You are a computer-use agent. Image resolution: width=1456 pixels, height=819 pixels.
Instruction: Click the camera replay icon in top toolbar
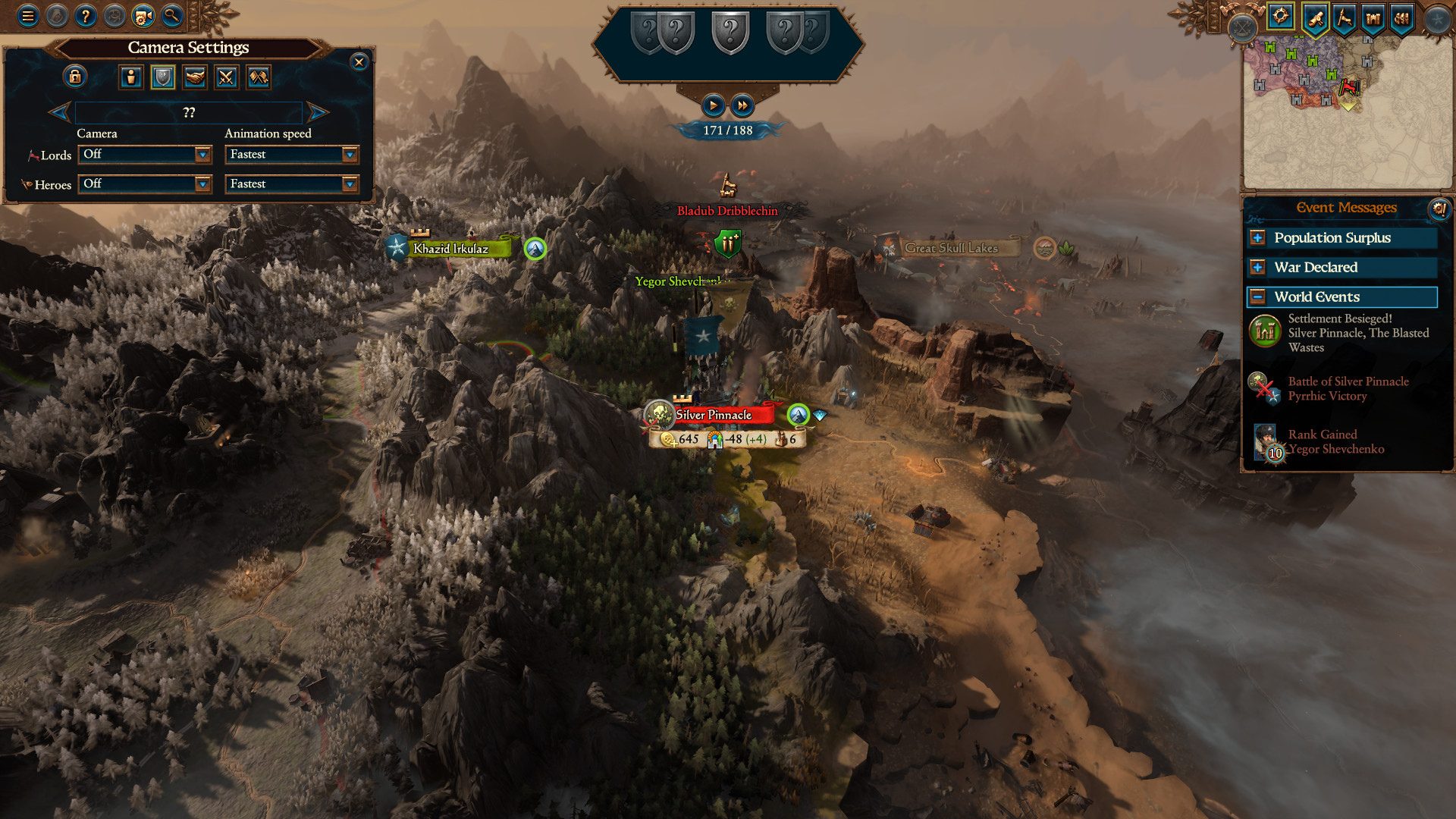(x=141, y=15)
